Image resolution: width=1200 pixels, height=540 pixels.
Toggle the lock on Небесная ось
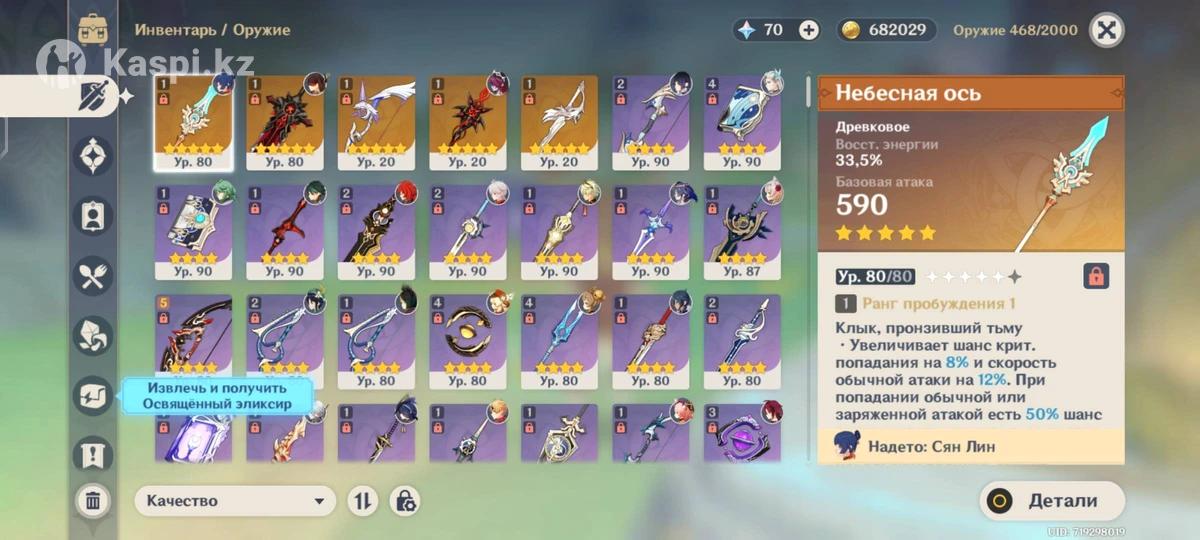point(1096,276)
